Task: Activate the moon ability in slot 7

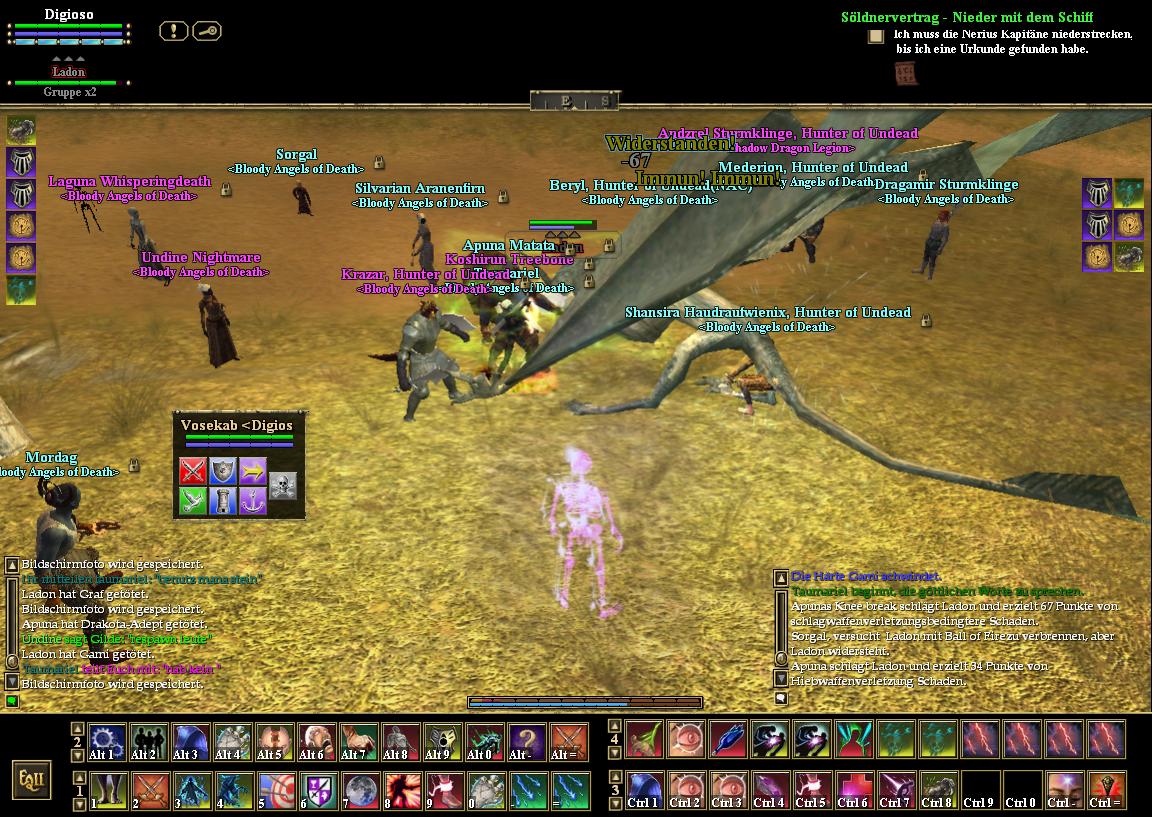Action: coord(359,789)
